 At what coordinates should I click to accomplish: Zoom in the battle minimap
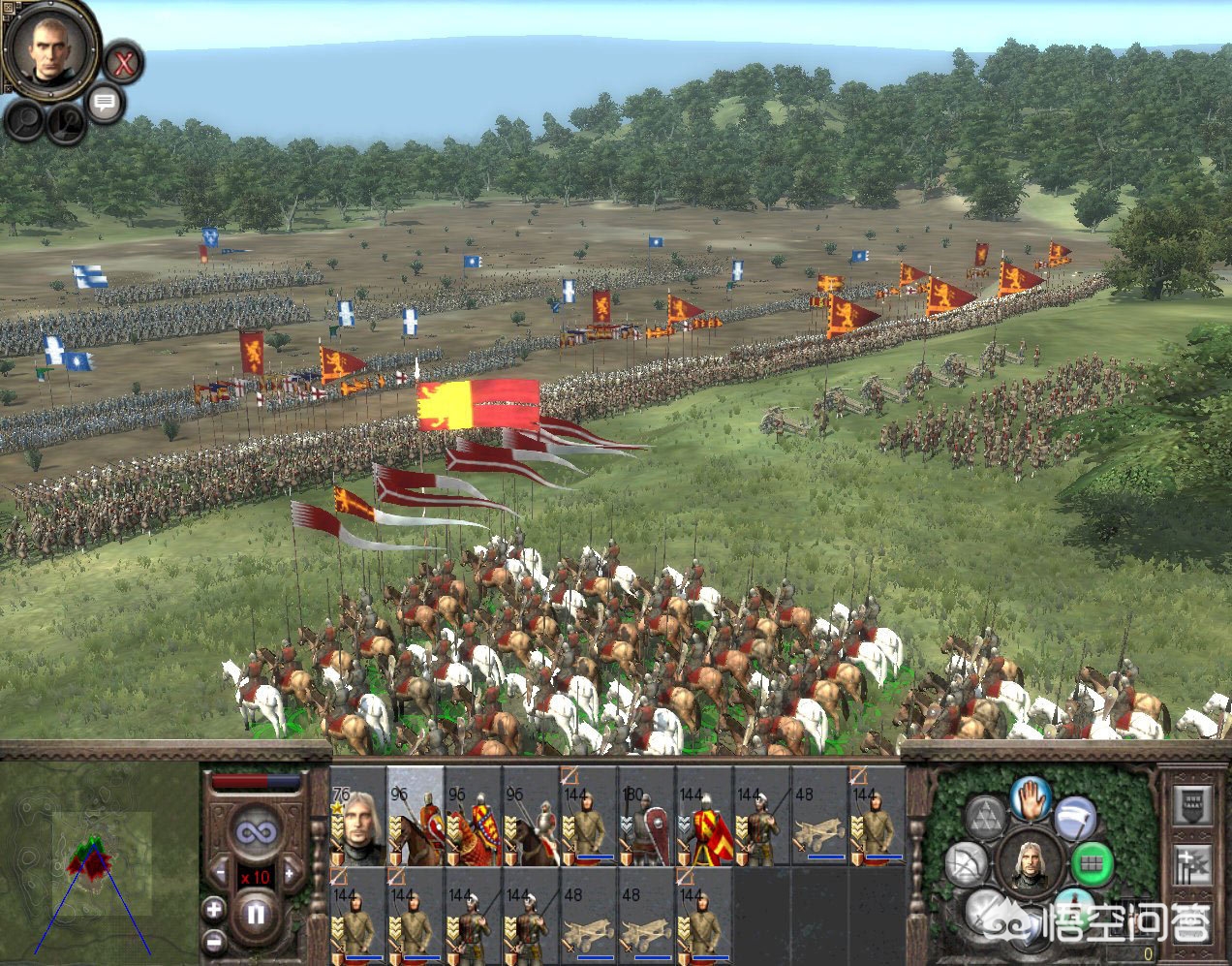(214, 909)
